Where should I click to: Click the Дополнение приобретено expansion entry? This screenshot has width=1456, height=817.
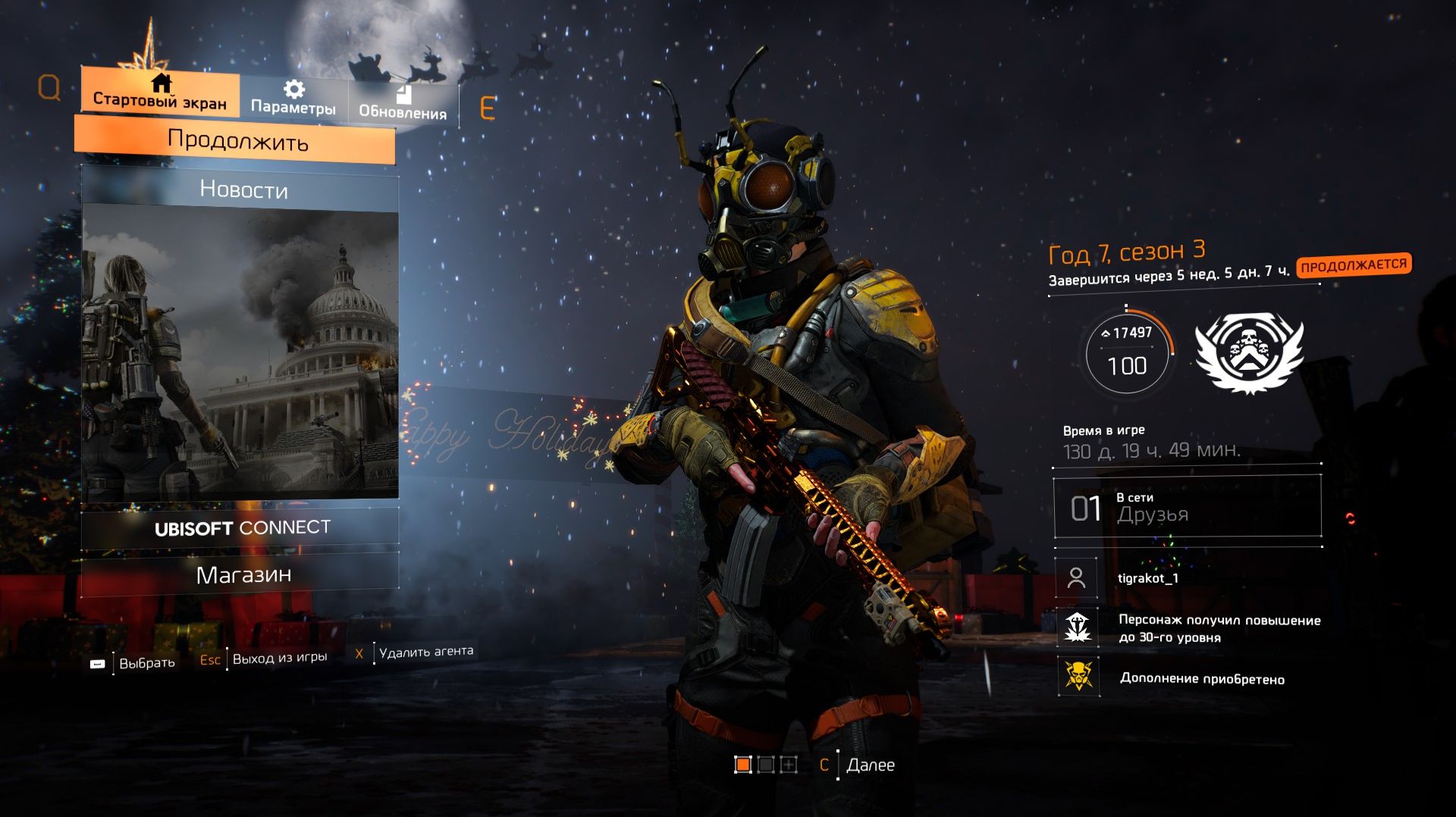pos(1200,678)
